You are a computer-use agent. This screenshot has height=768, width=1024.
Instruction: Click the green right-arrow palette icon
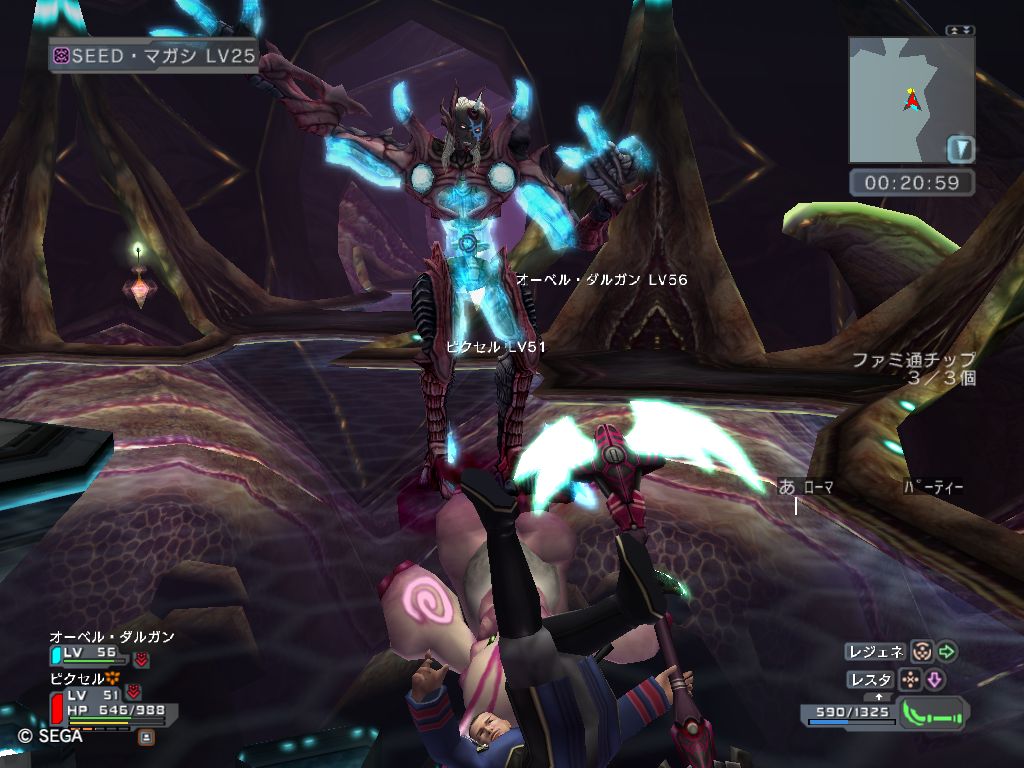pos(947,652)
